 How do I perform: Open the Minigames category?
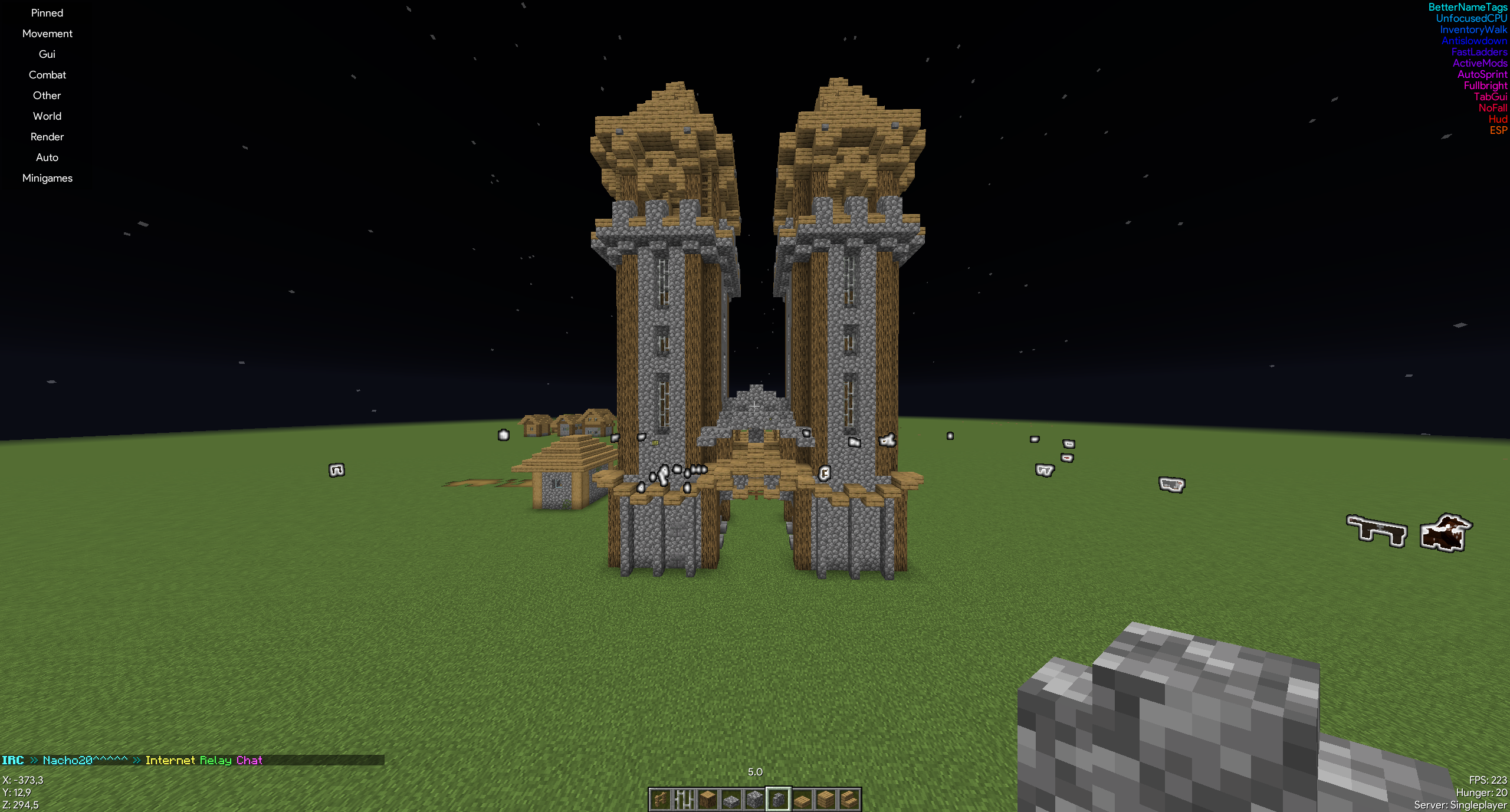pyautogui.click(x=47, y=178)
